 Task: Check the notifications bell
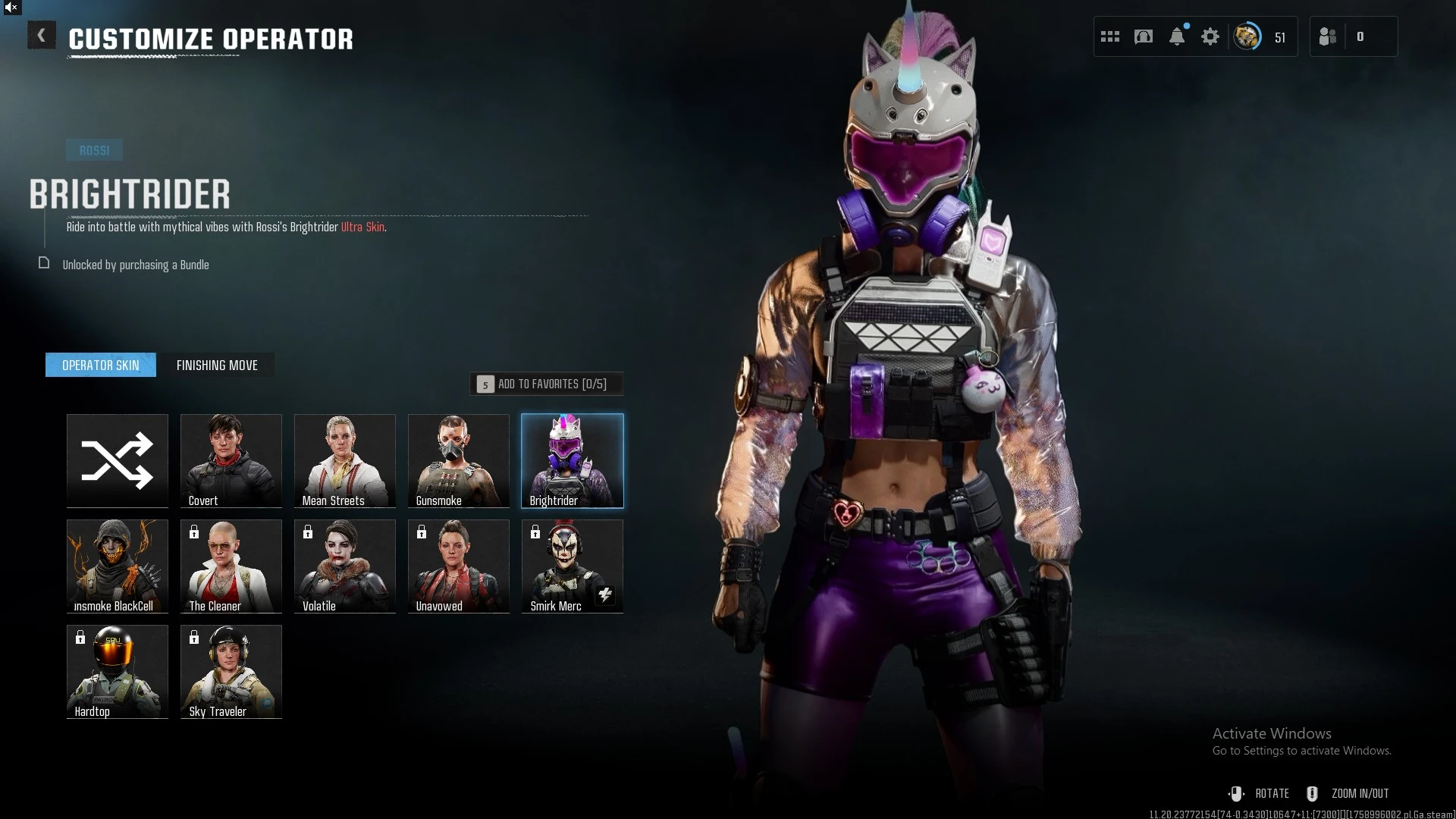tap(1177, 36)
